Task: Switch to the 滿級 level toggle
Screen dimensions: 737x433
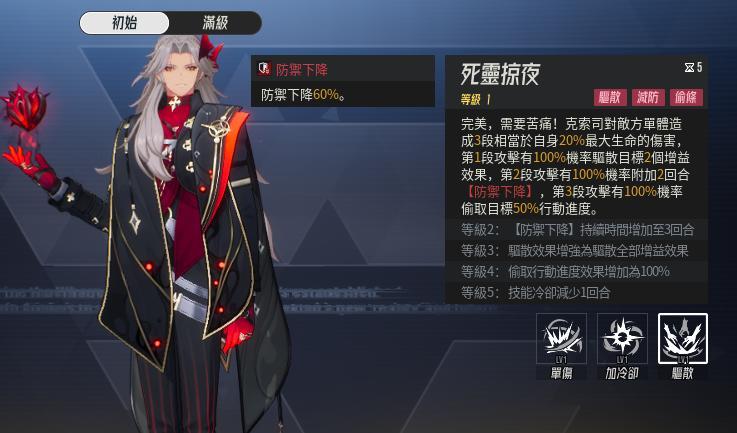Action: click(215, 23)
